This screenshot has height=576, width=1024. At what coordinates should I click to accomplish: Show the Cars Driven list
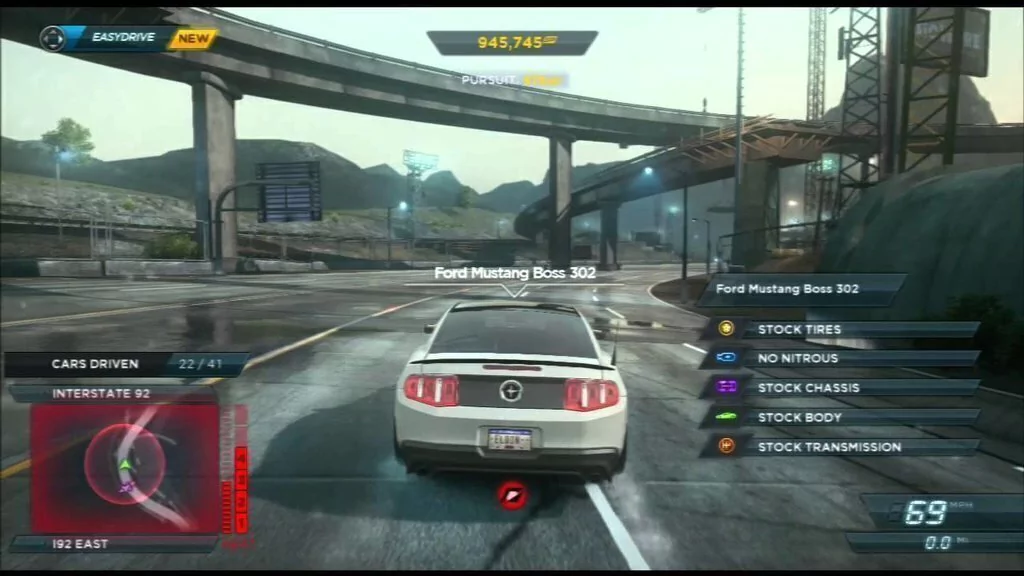[126, 364]
